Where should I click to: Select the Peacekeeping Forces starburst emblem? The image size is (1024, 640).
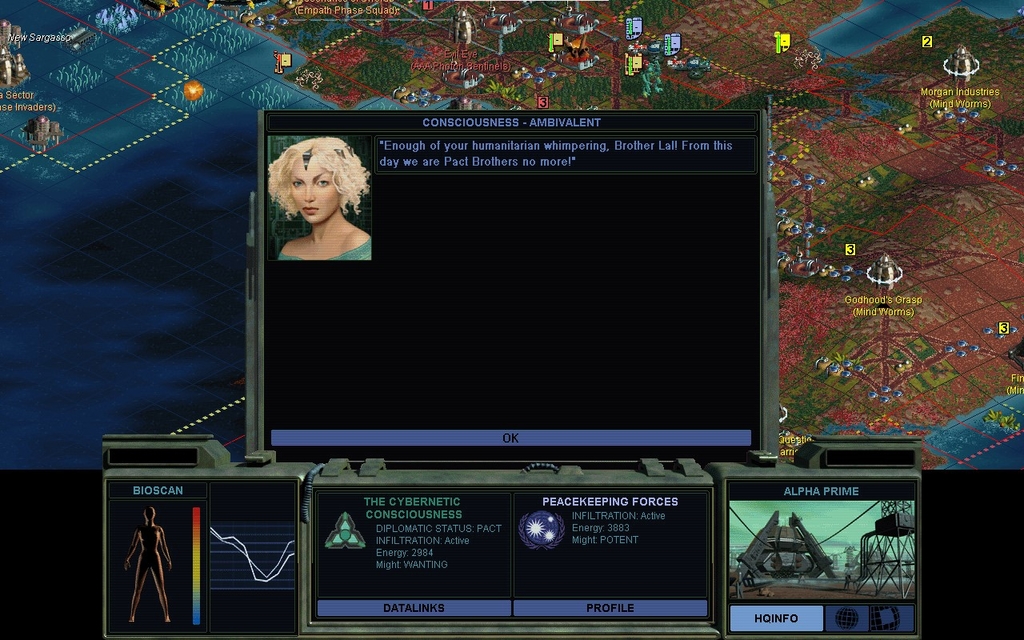(x=541, y=529)
